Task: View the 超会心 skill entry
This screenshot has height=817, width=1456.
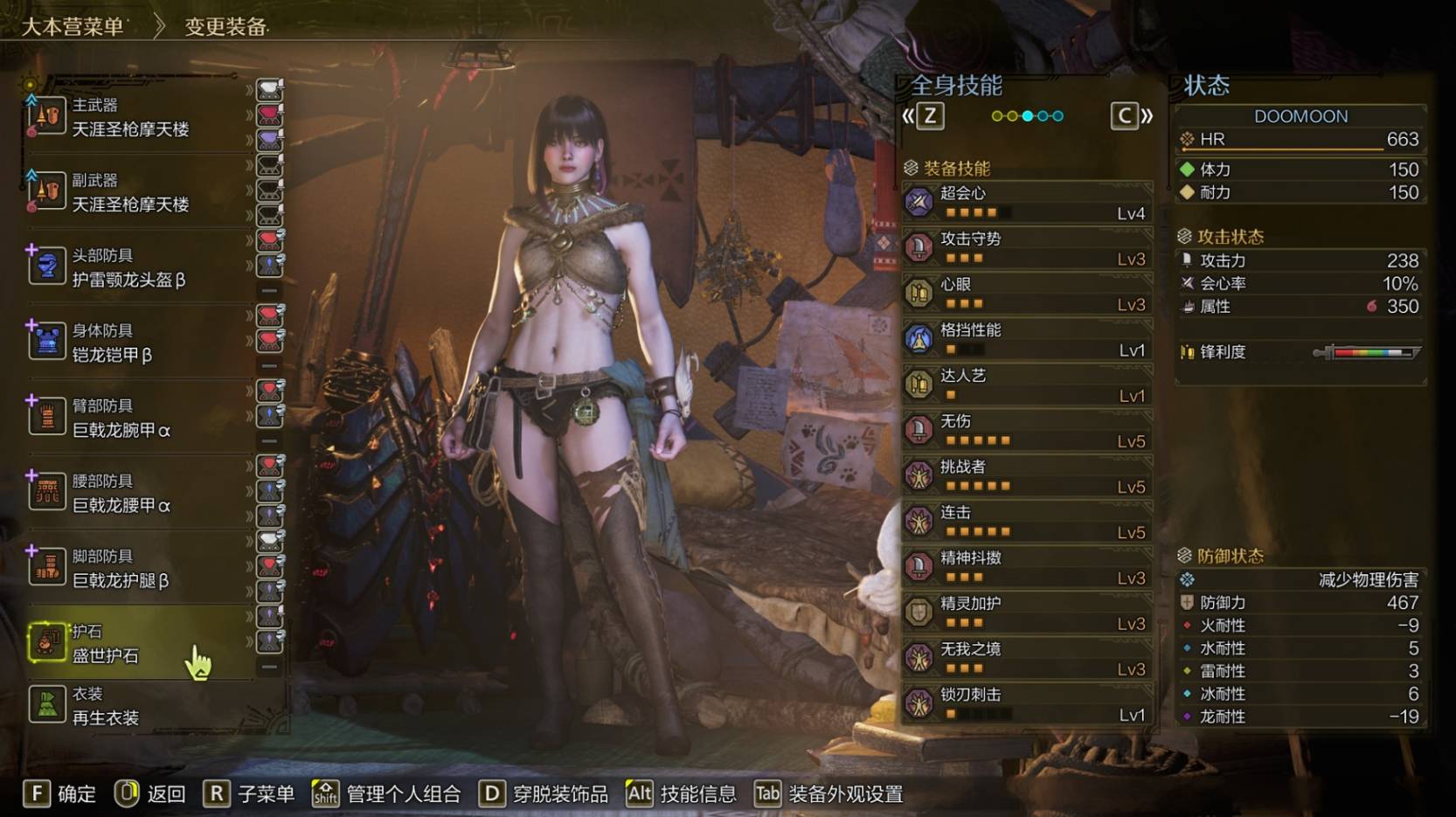Action: tap(1028, 202)
